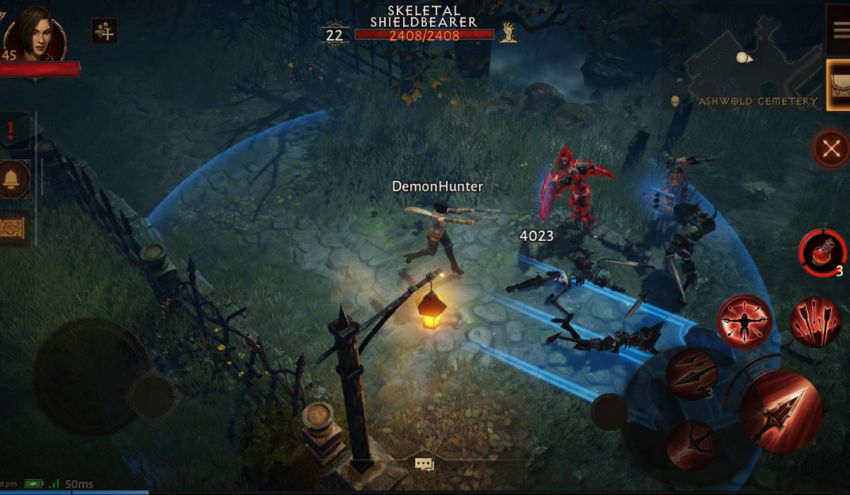This screenshot has width=850, height=495.
Task: Open the chat bubble
Action: pos(424,464)
